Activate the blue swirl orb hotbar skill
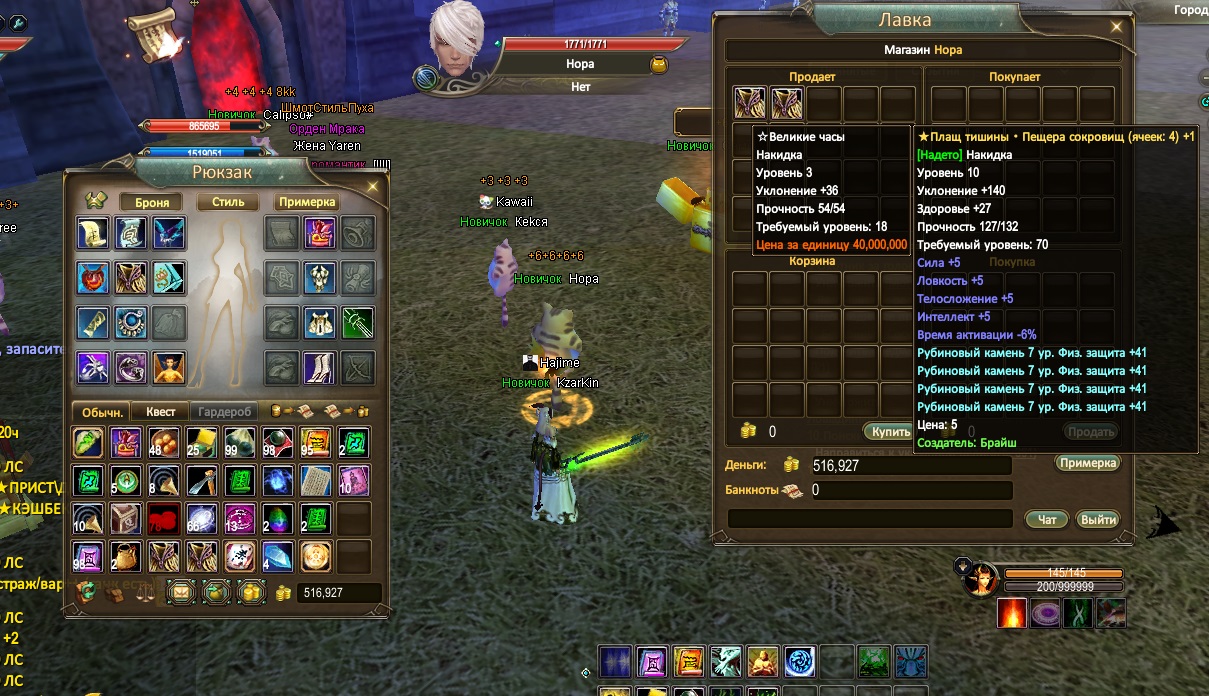1209x696 pixels. click(799, 662)
